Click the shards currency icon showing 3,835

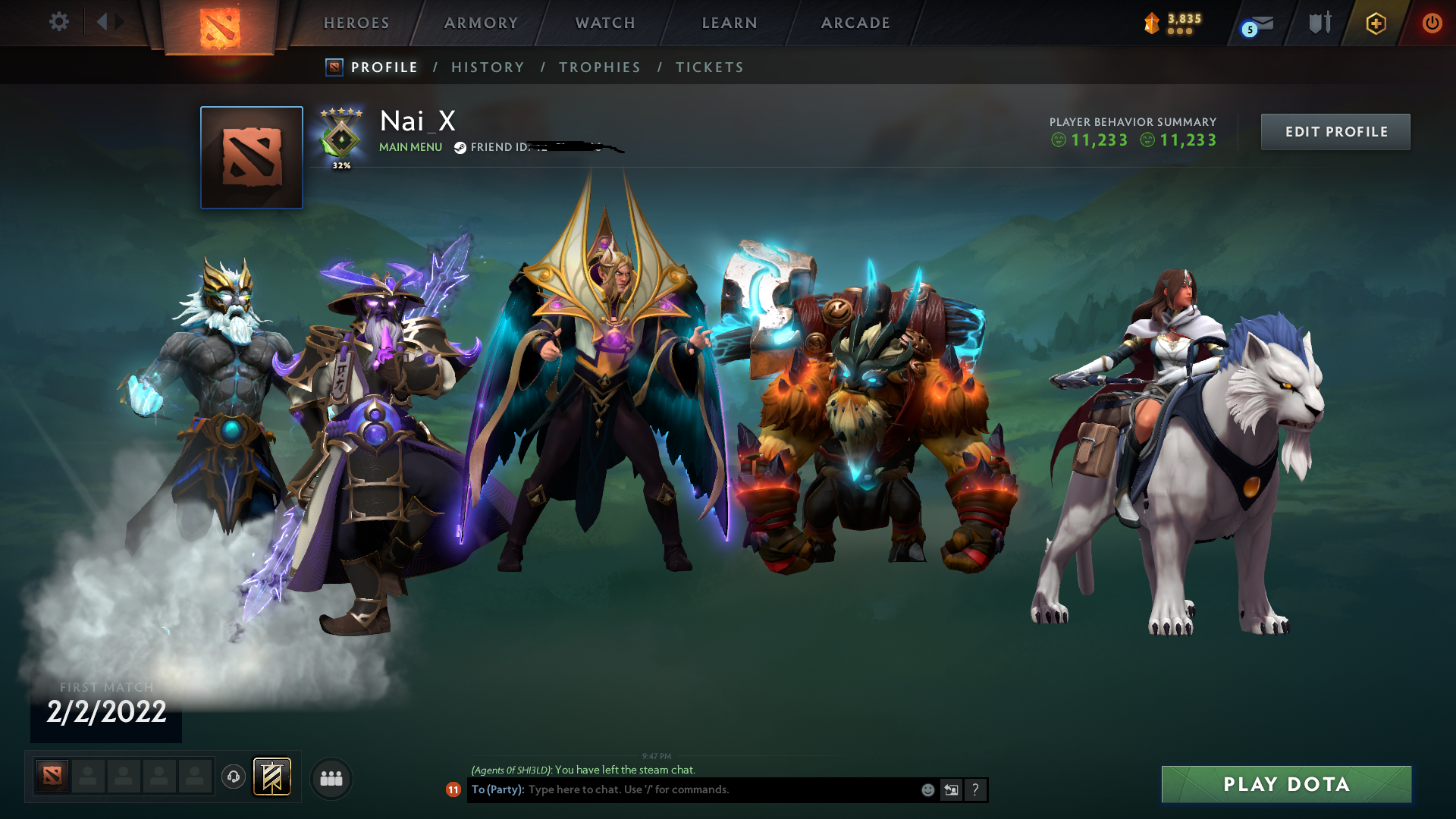1153,23
